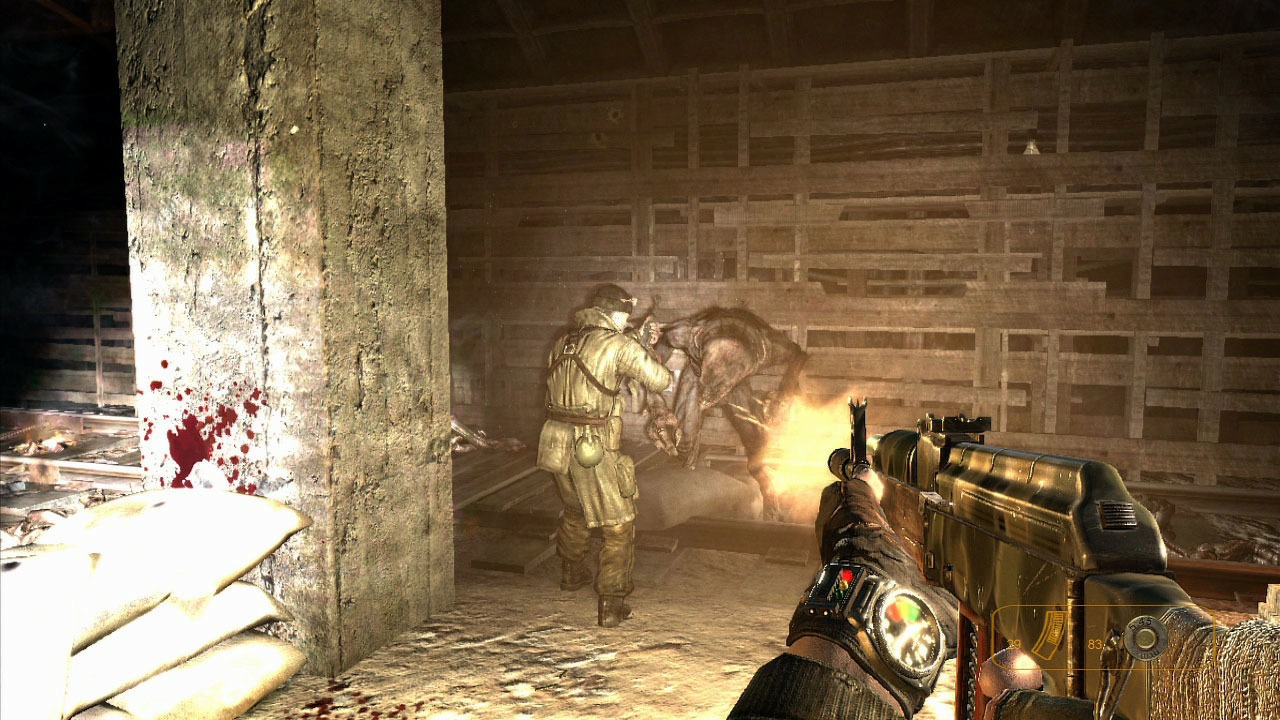Select the 5.45 bullet casing icon
1280x720 pixels.
click(x=1146, y=638)
